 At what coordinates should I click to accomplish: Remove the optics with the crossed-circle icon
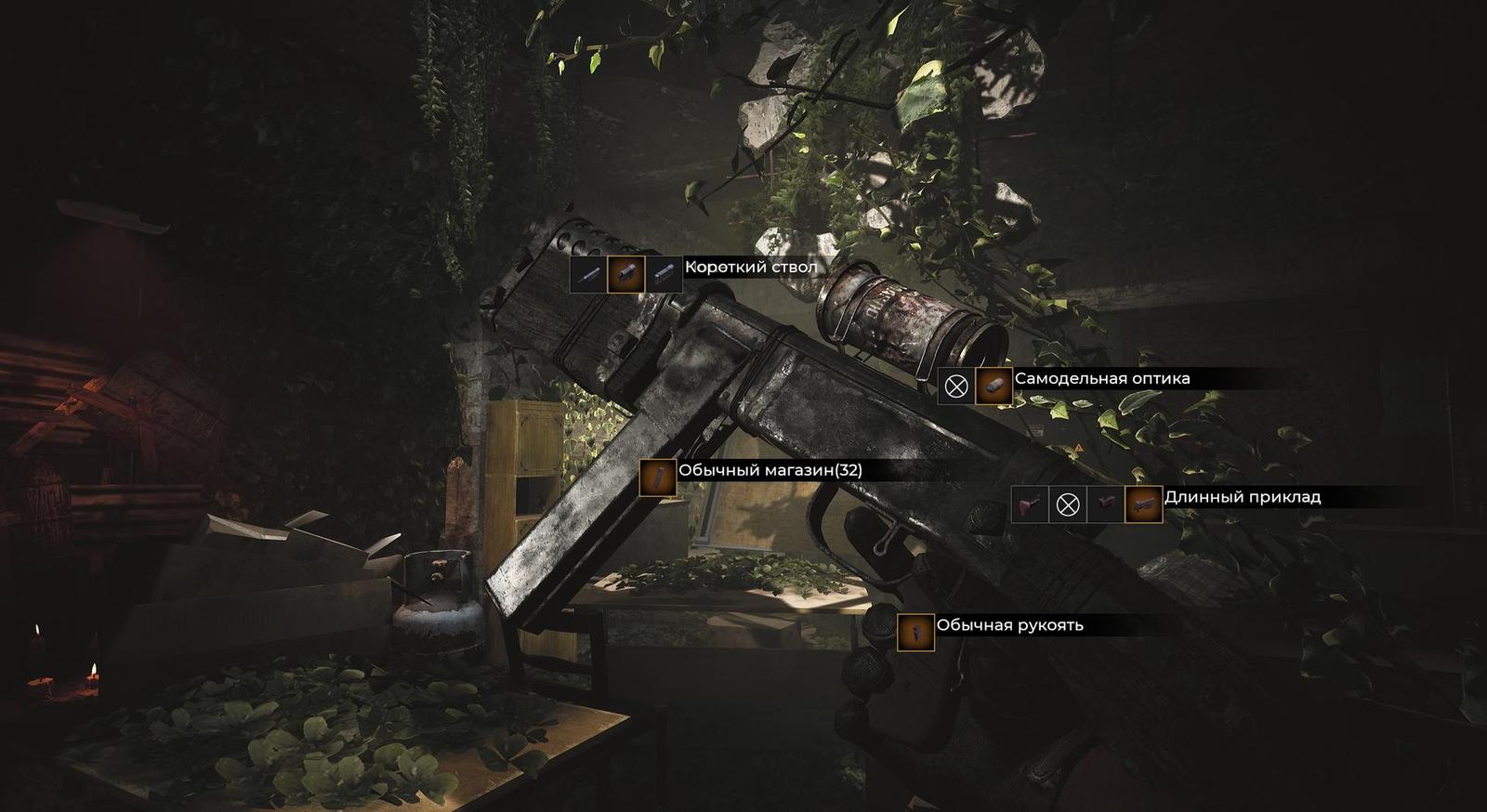click(956, 386)
